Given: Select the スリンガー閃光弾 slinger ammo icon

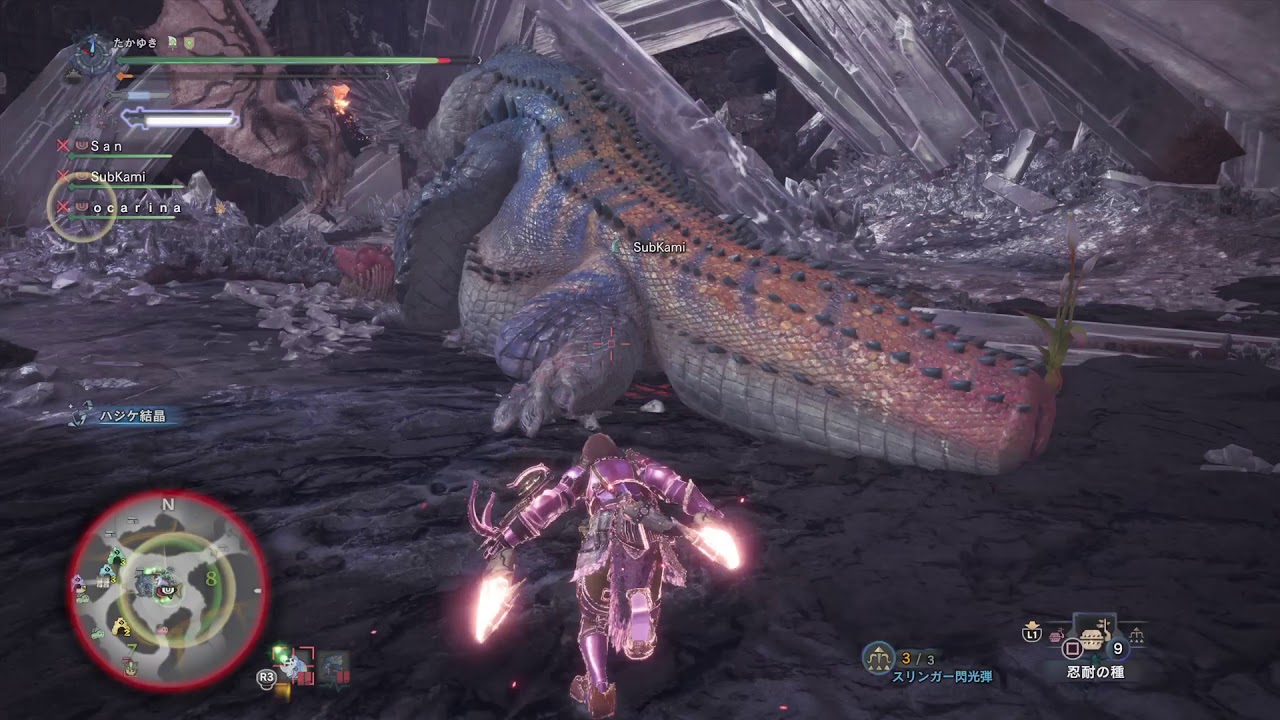Looking at the screenshot, I should tap(878, 657).
